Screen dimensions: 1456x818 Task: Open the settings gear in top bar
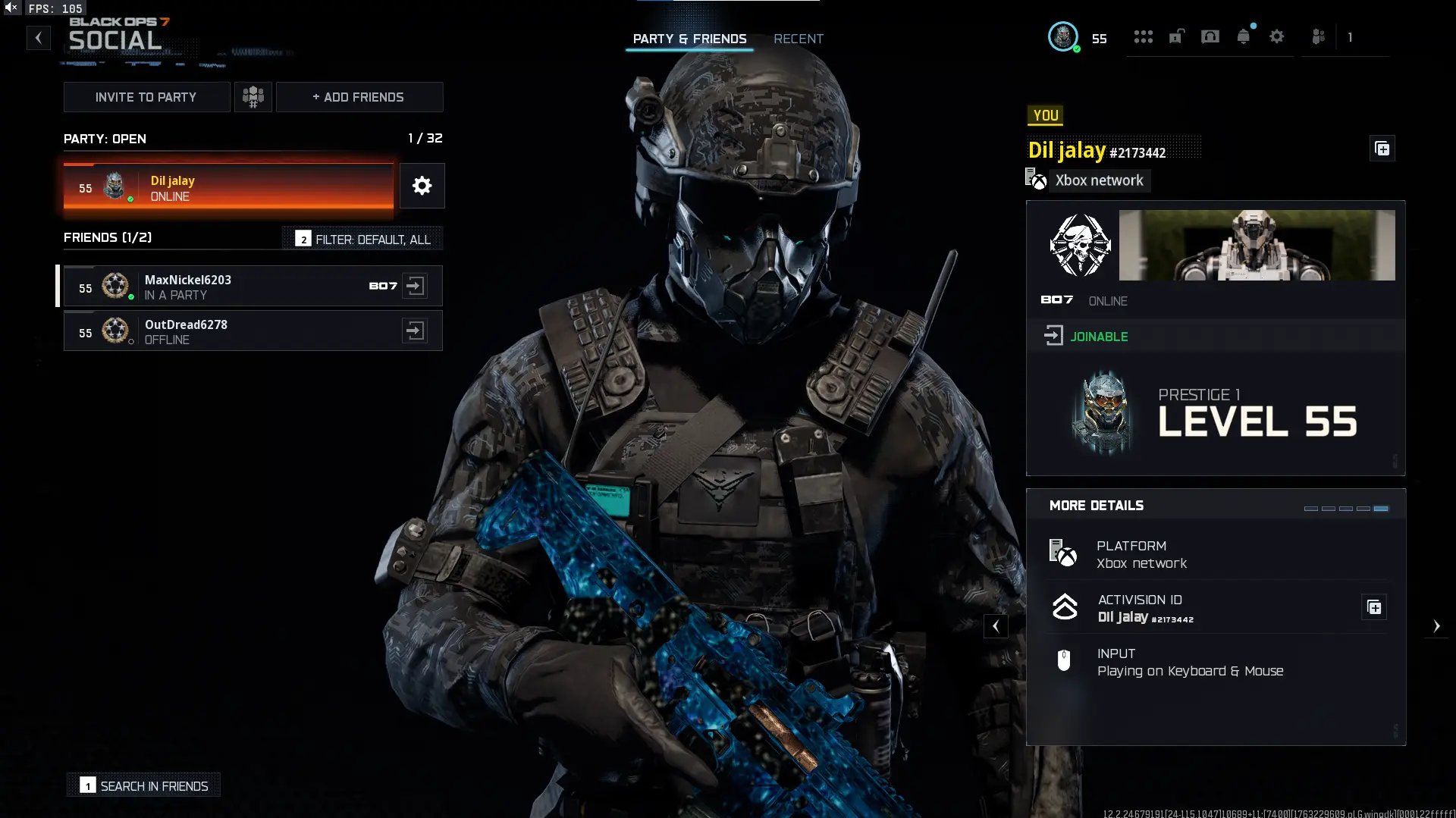(1278, 36)
